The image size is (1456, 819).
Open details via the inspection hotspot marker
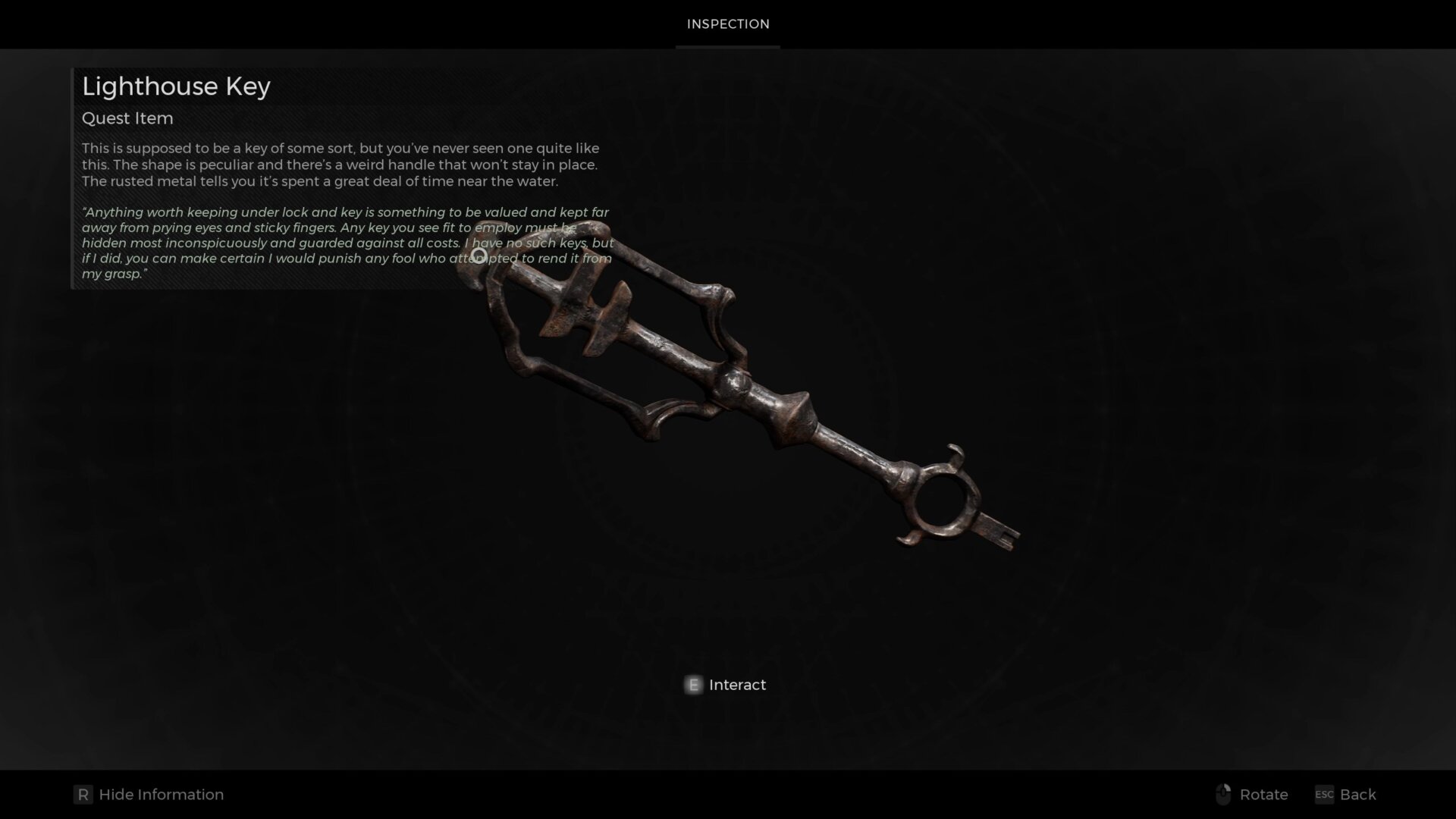(x=479, y=256)
